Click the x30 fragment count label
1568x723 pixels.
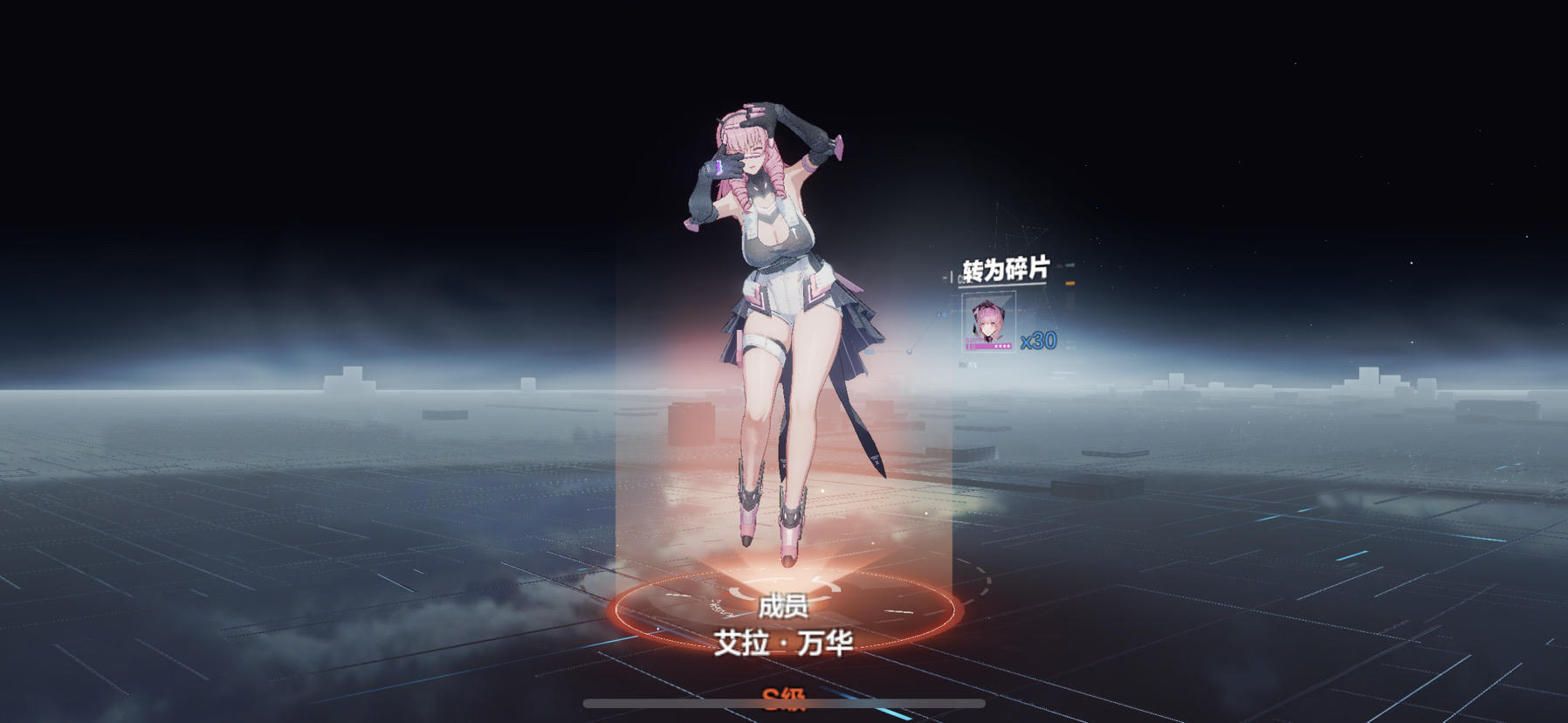coord(1038,341)
